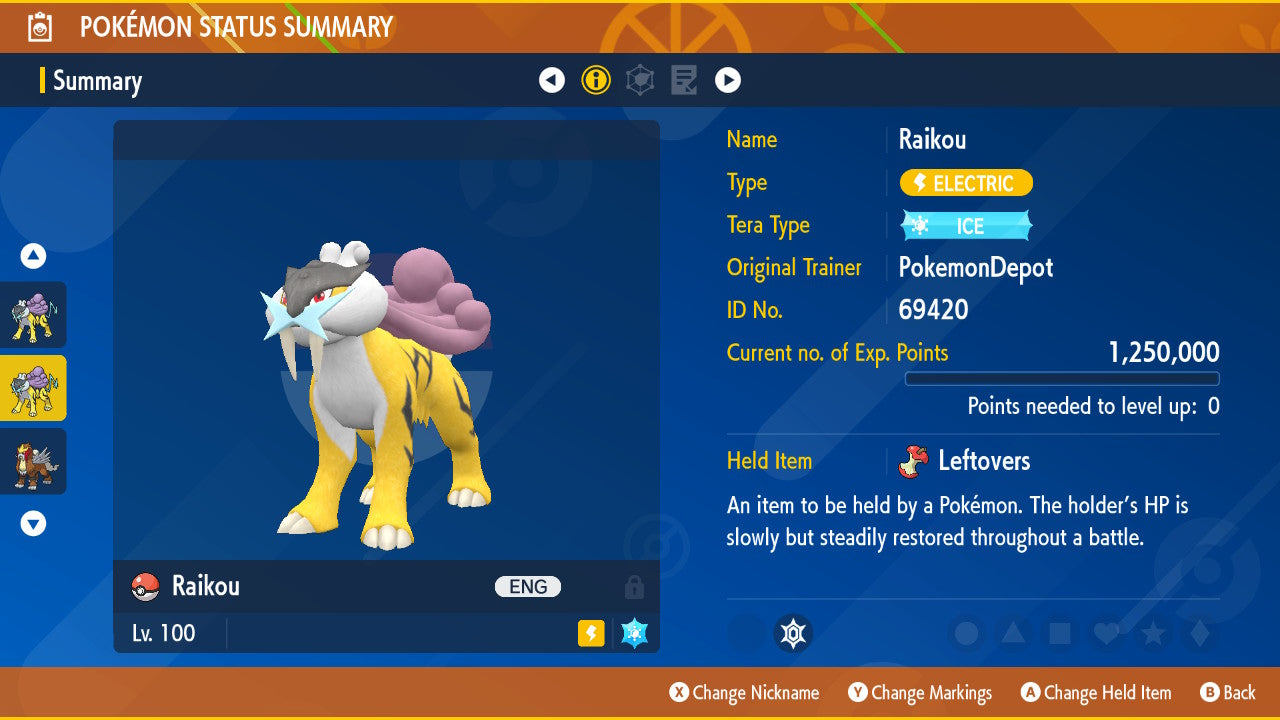Click the down arrow below the party list
Viewport: 1280px width, 720px height.
pyautogui.click(x=33, y=523)
